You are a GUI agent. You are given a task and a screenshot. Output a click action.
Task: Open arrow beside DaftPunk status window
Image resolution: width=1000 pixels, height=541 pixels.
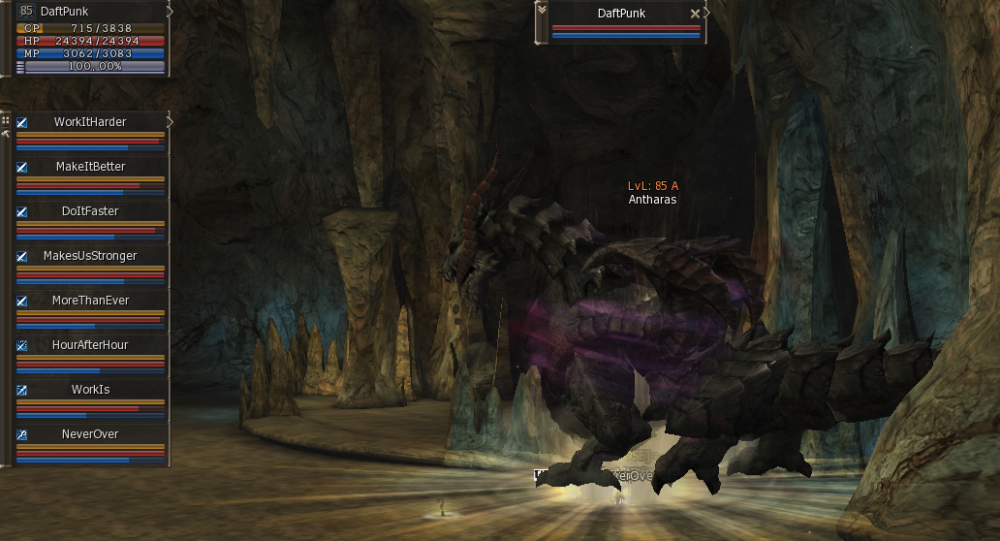(170, 10)
